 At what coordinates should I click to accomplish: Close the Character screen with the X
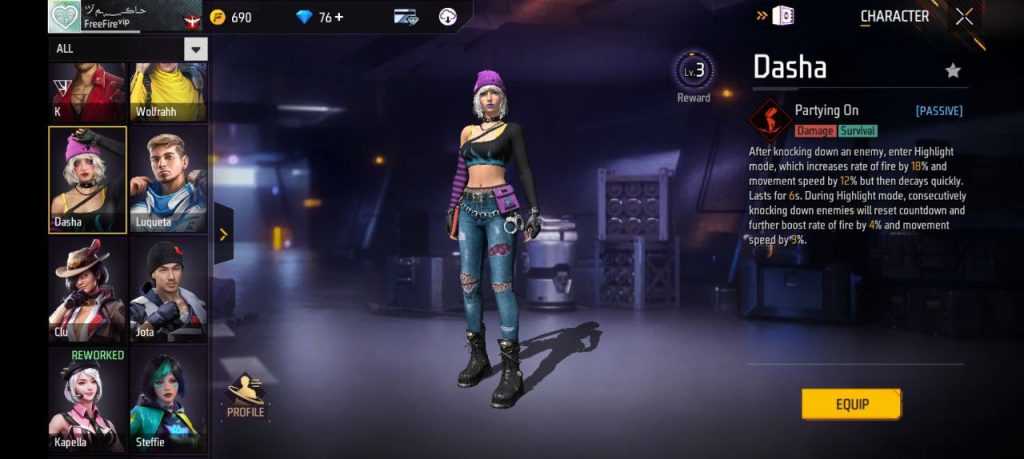click(964, 16)
